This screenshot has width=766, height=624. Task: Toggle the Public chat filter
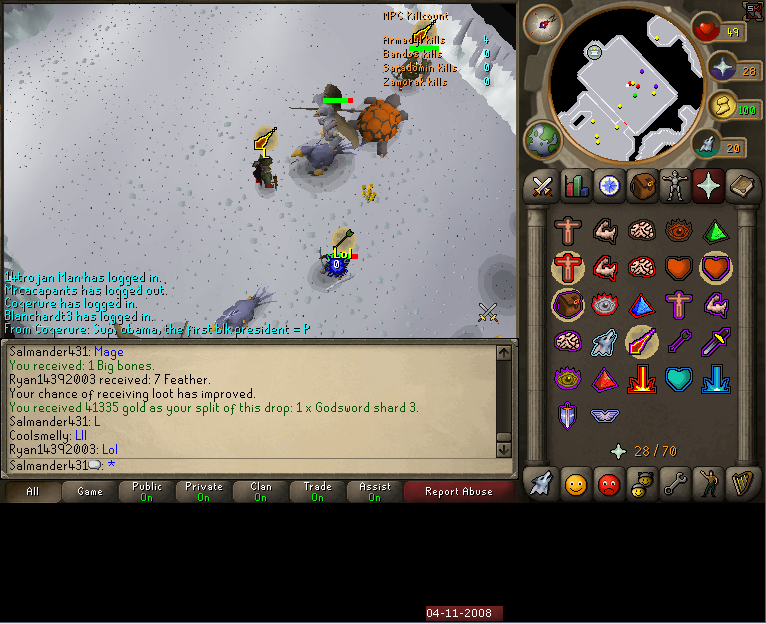147,492
